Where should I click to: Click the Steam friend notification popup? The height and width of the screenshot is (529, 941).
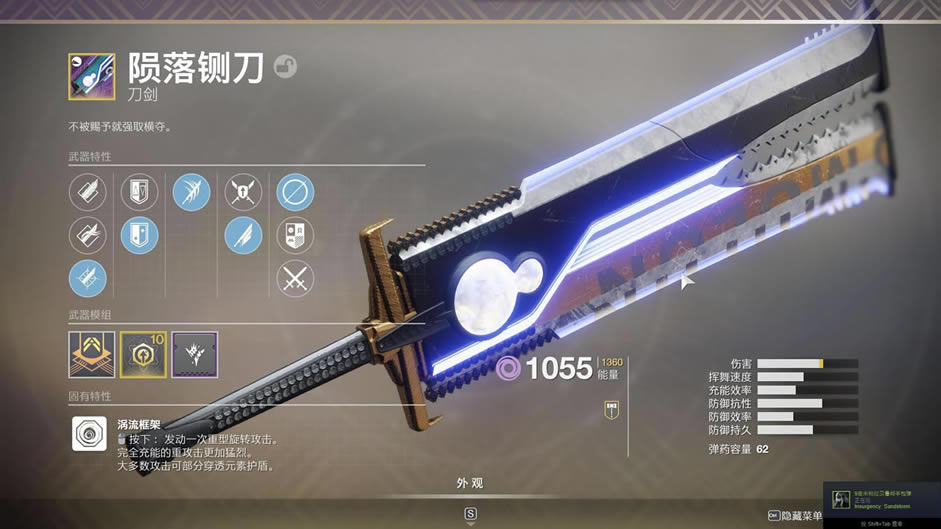click(x=881, y=498)
